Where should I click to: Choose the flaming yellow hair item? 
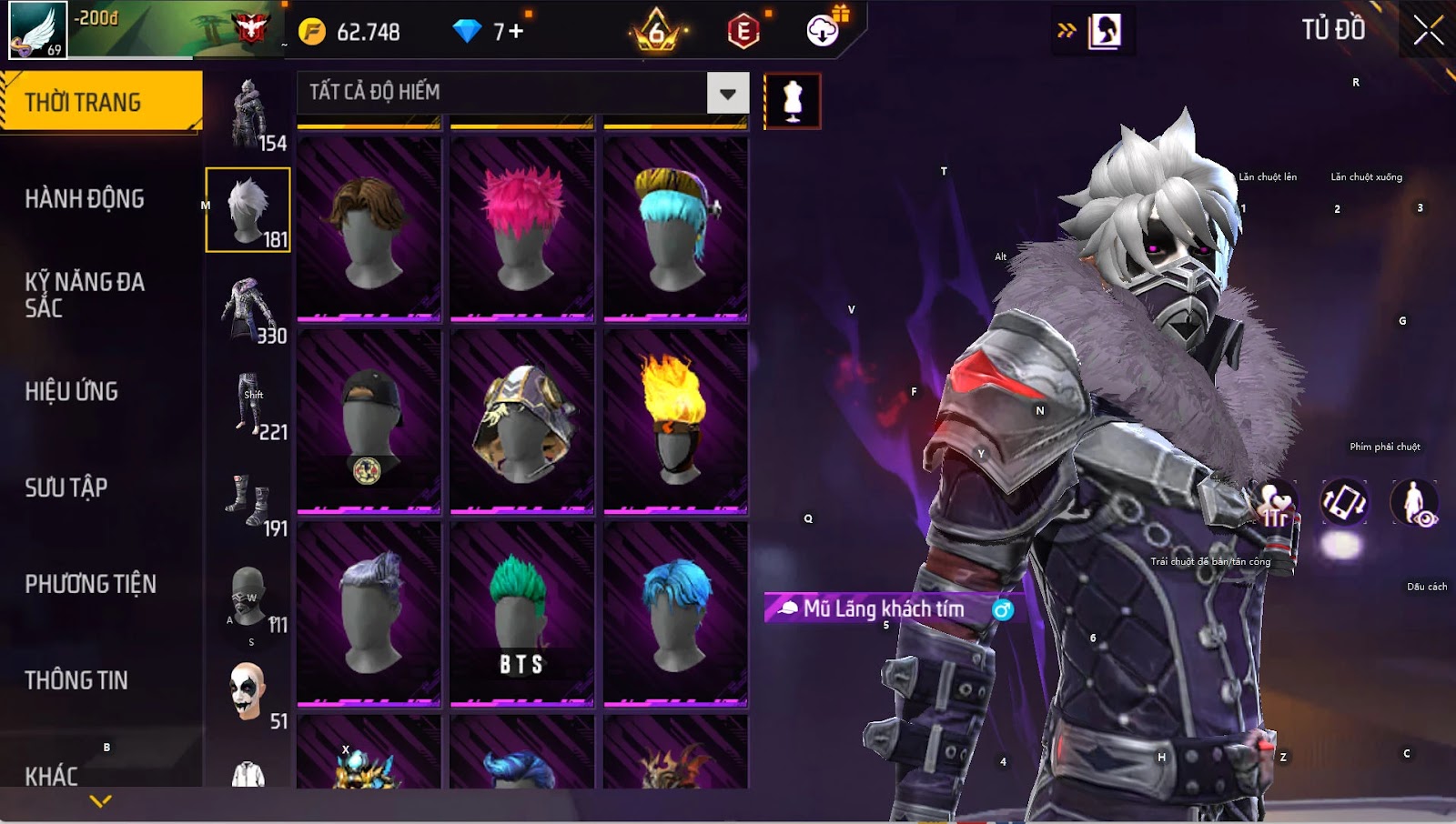pos(675,421)
